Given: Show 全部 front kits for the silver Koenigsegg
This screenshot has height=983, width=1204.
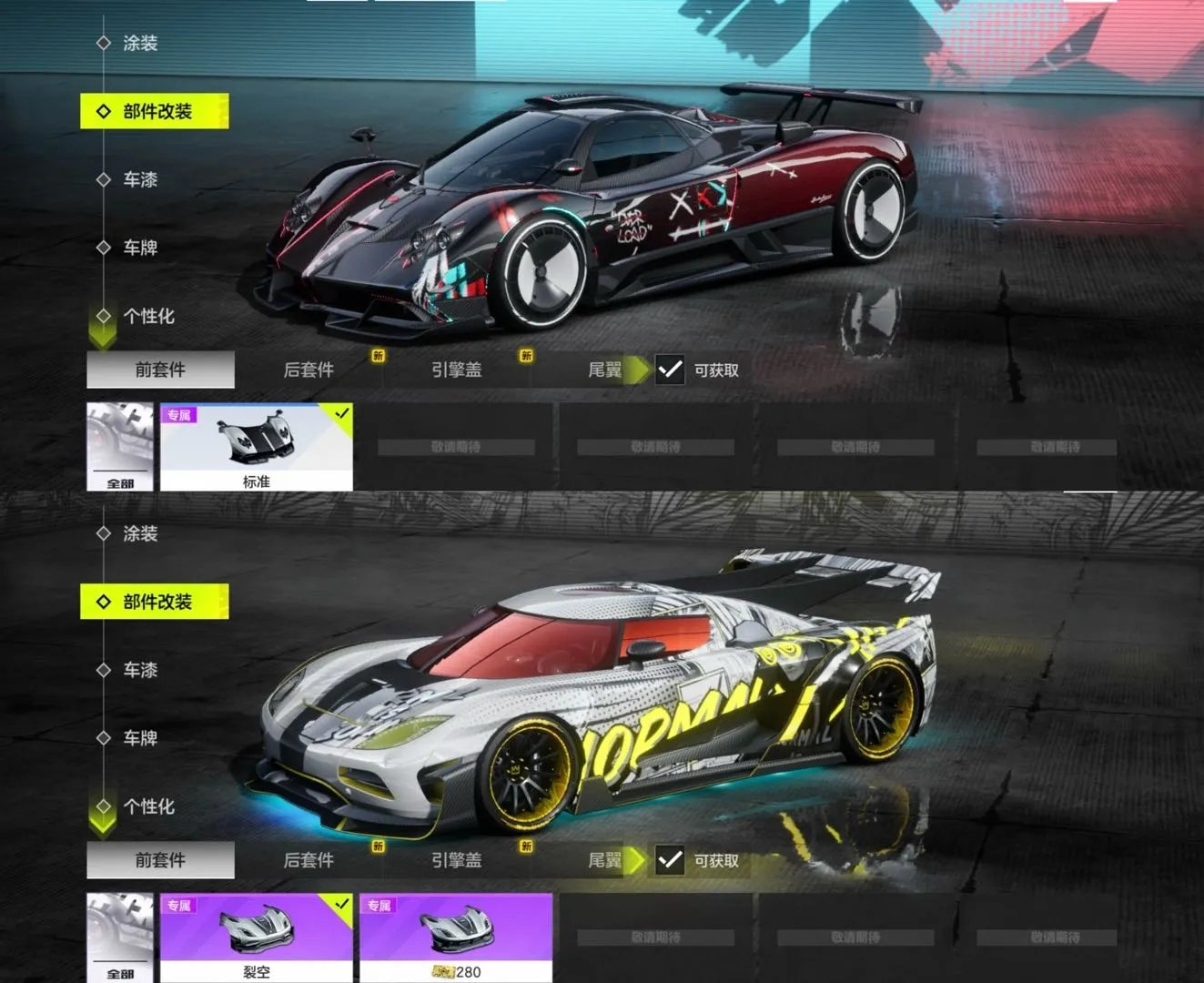Looking at the screenshot, I should (120, 937).
